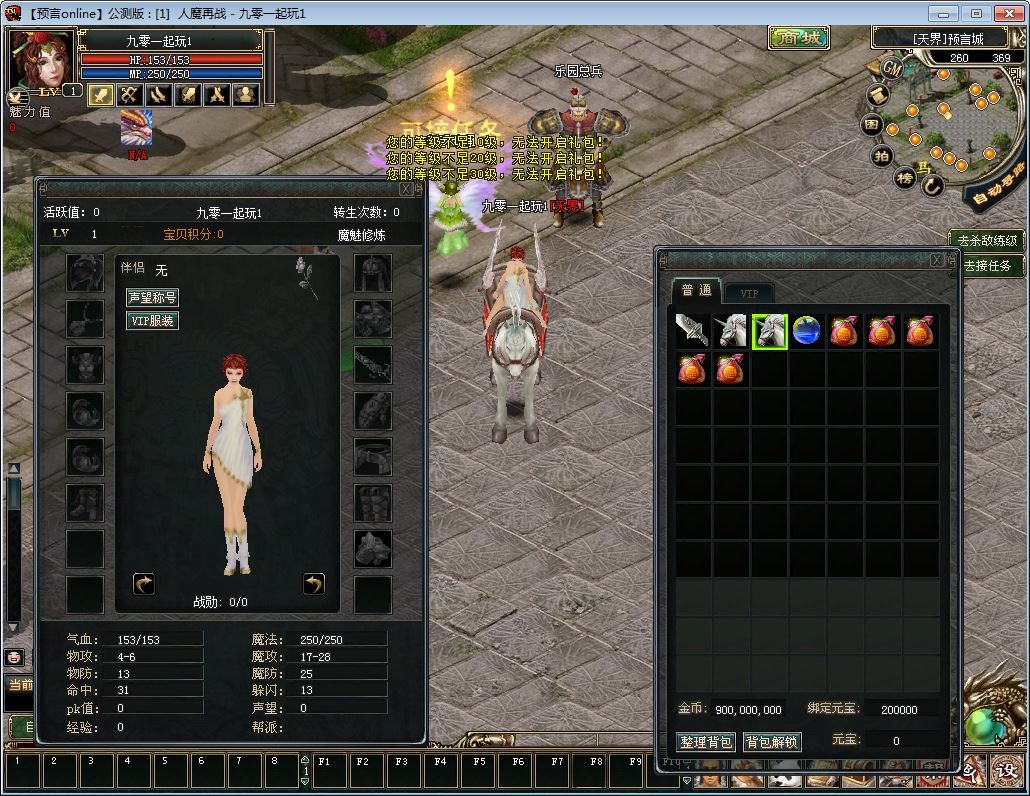Switch to the VIP bag tab
This screenshot has width=1030, height=796.
(x=749, y=293)
